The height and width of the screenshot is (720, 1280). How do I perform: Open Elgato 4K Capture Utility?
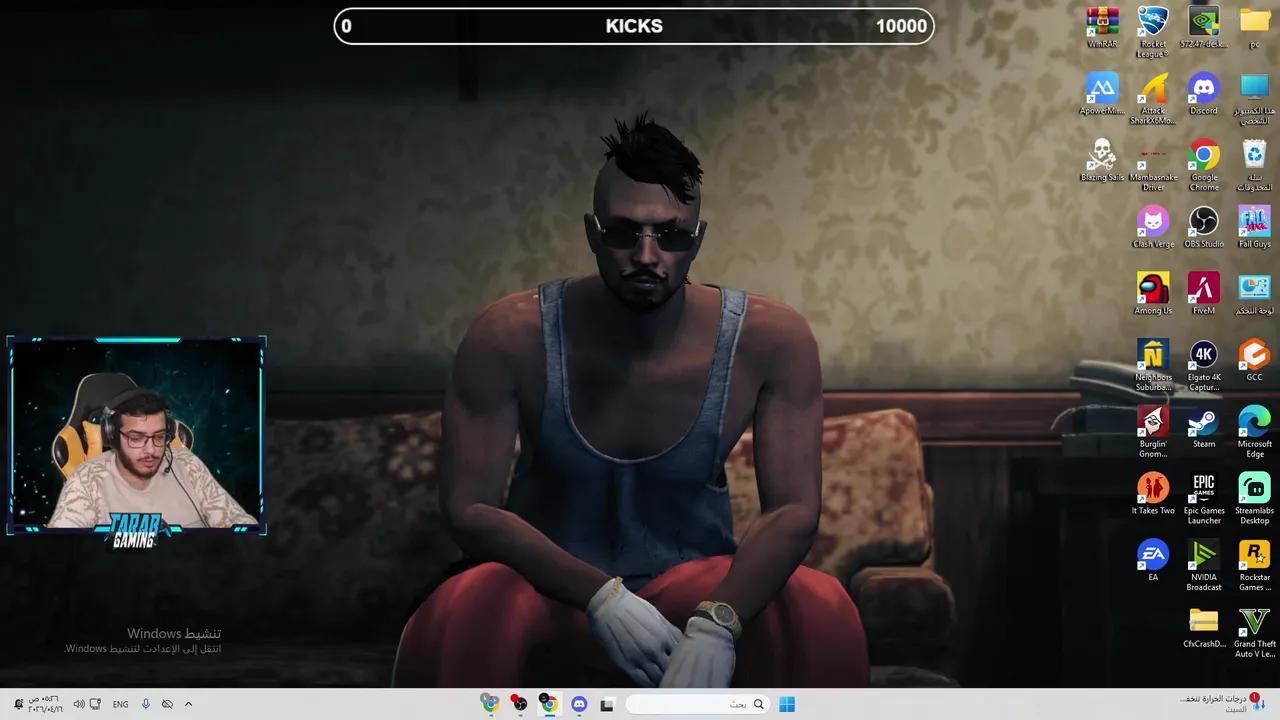point(1203,357)
